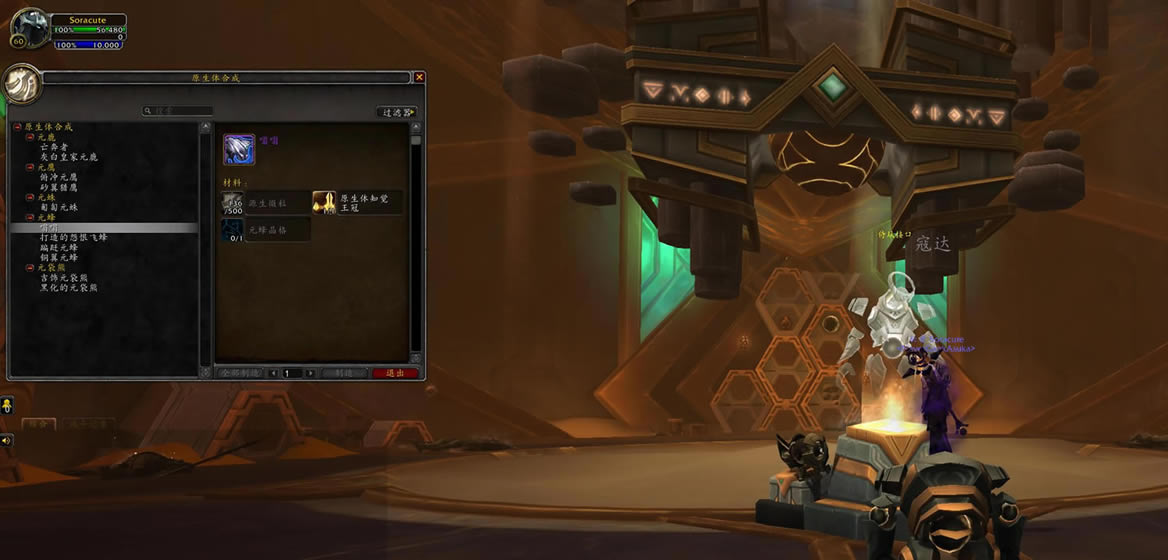Pick the 砂翼猎鹰 recipe

tap(63, 187)
